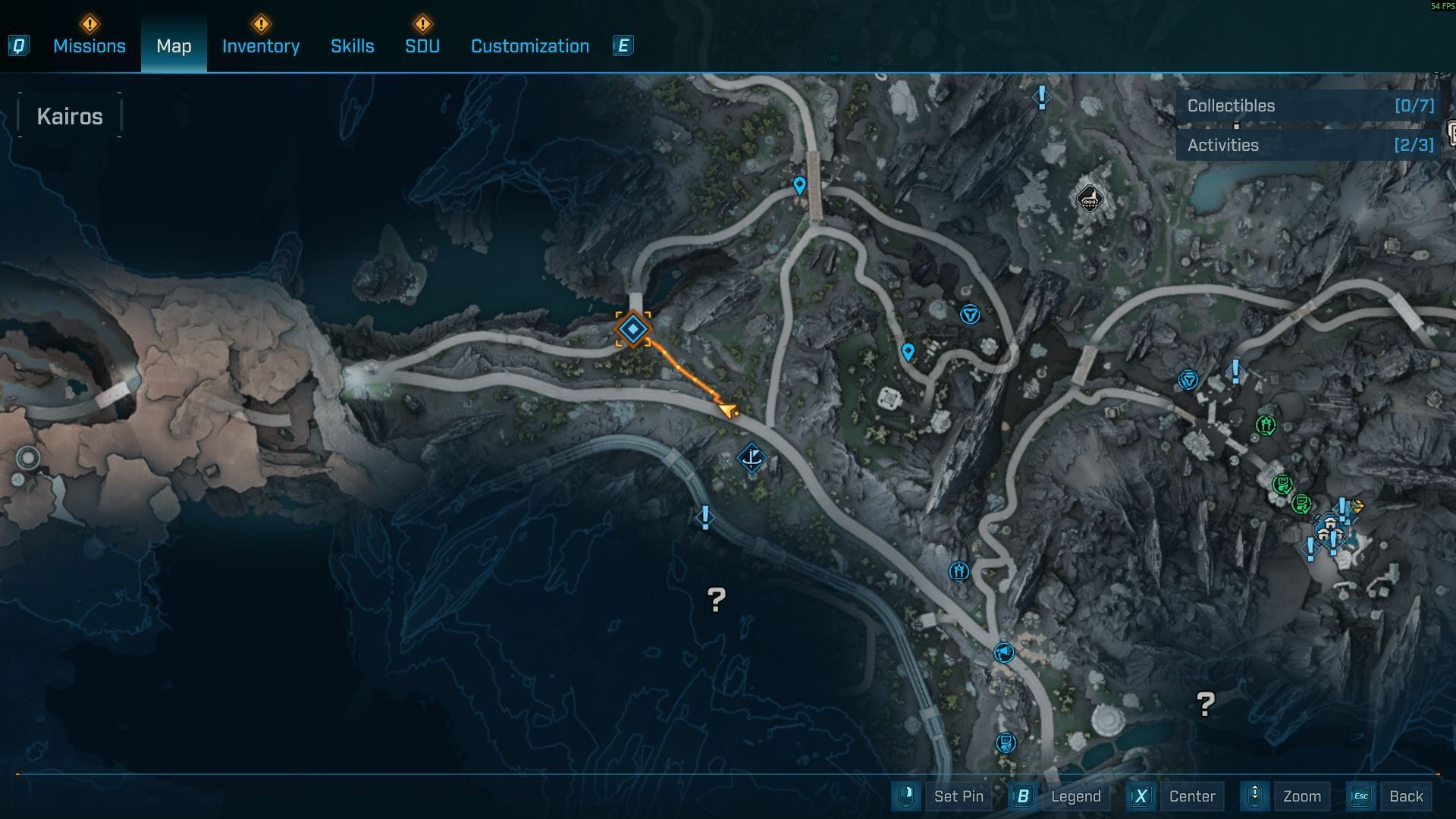
Task: Go Back from the map screen
Action: [x=1405, y=796]
